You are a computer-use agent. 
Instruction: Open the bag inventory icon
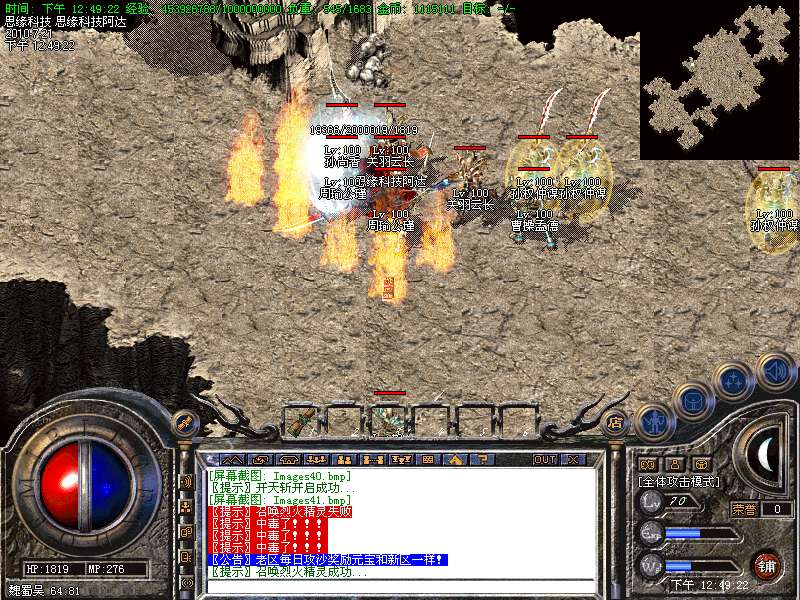tap(692, 401)
